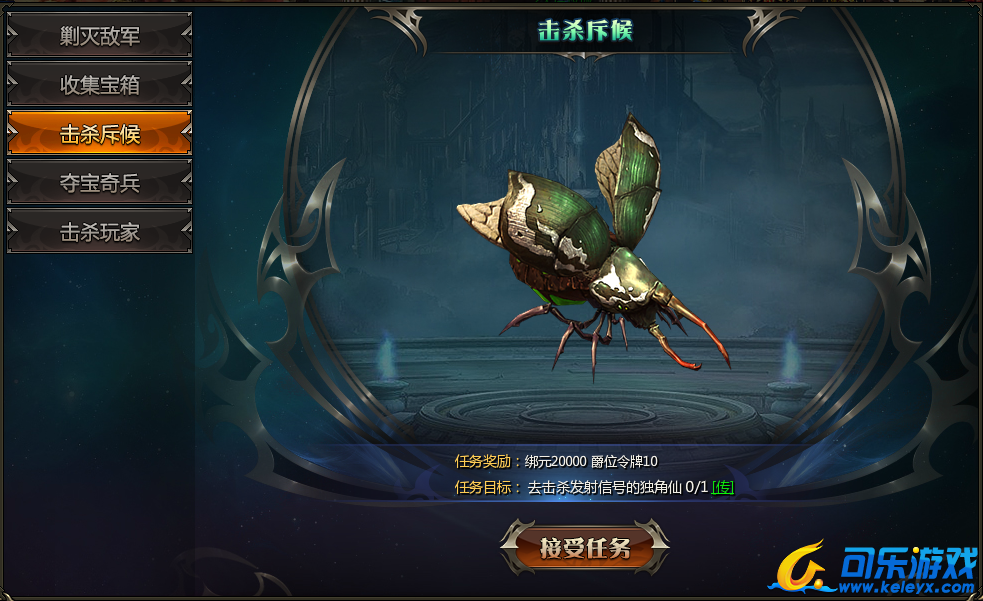Switch to the 剿灭敌军 quest tab

pyautogui.click(x=99, y=36)
